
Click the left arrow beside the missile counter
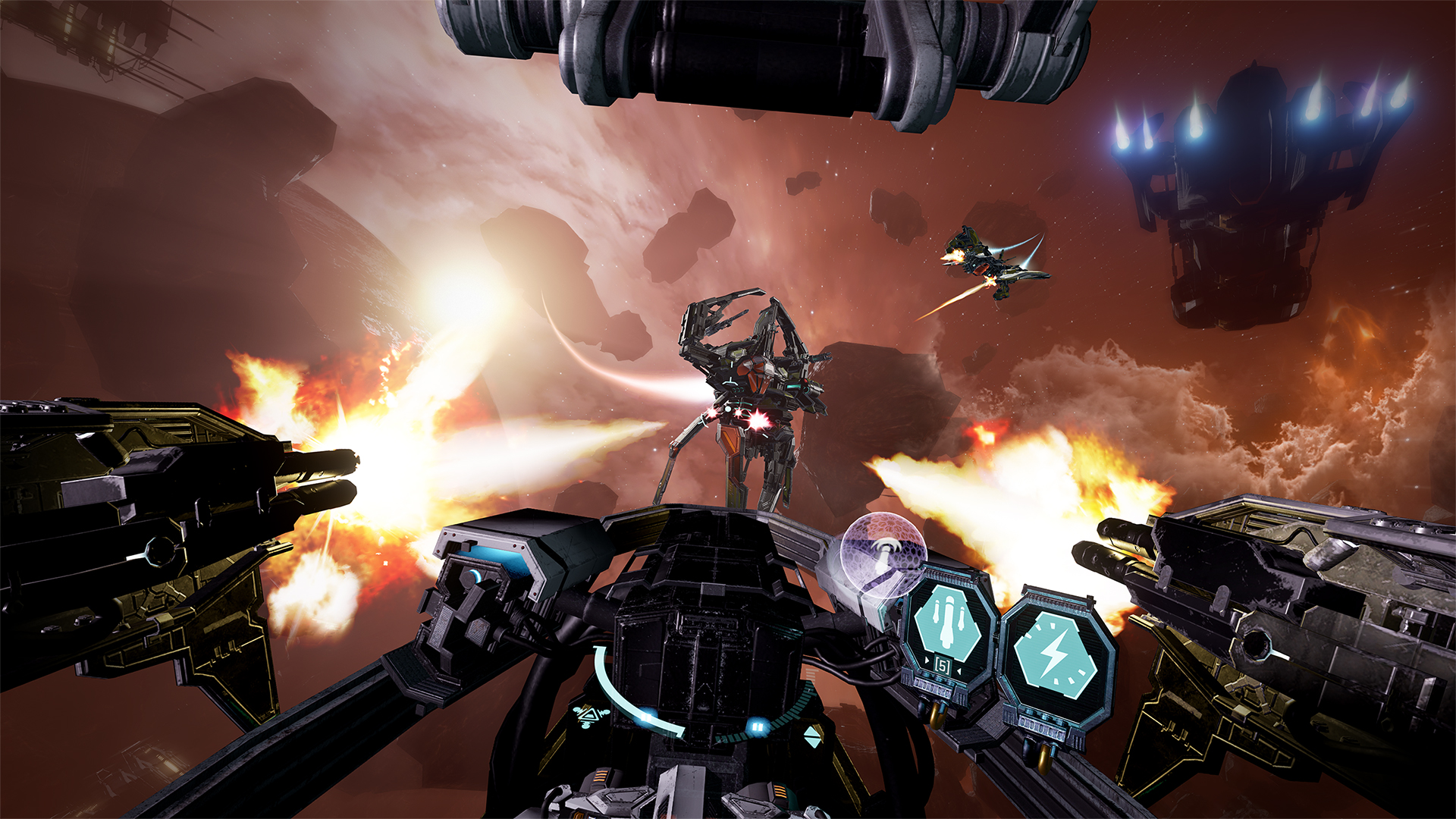tap(926, 661)
